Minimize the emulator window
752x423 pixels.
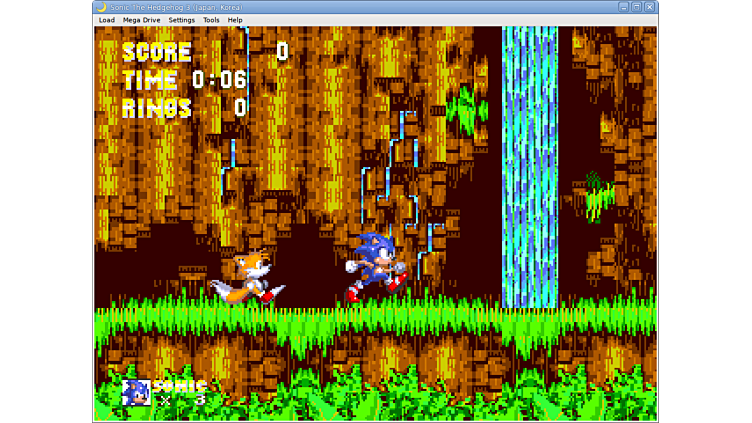pos(623,7)
